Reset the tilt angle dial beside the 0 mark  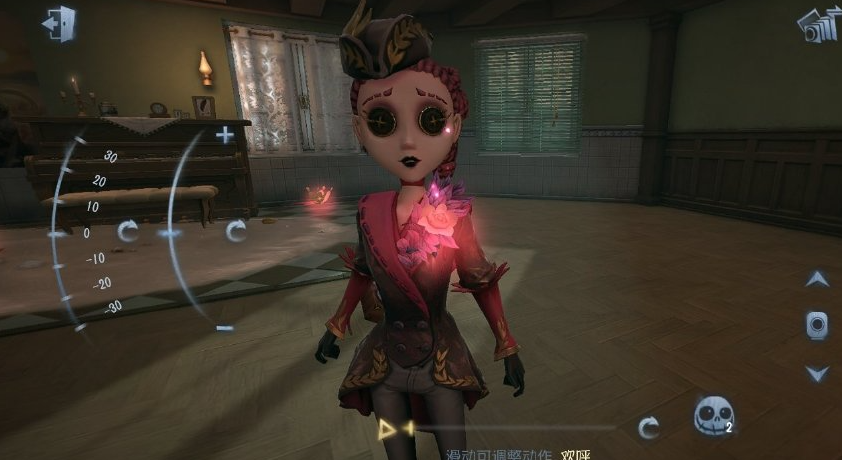[x=128, y=232]
